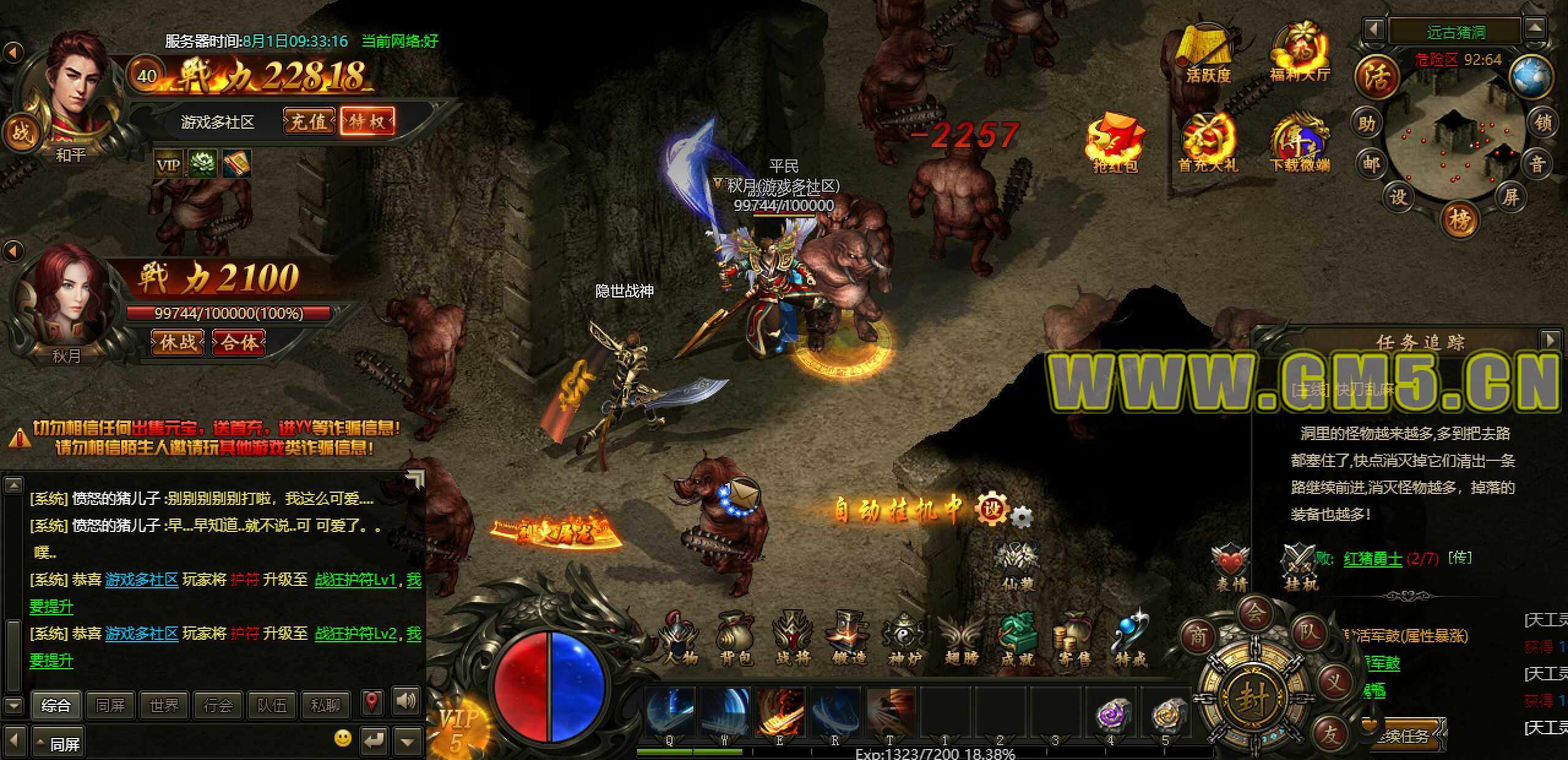Screen dimensions: 1568x760
Task: Activate the 合体 merge button
Action: pos(239,342)
